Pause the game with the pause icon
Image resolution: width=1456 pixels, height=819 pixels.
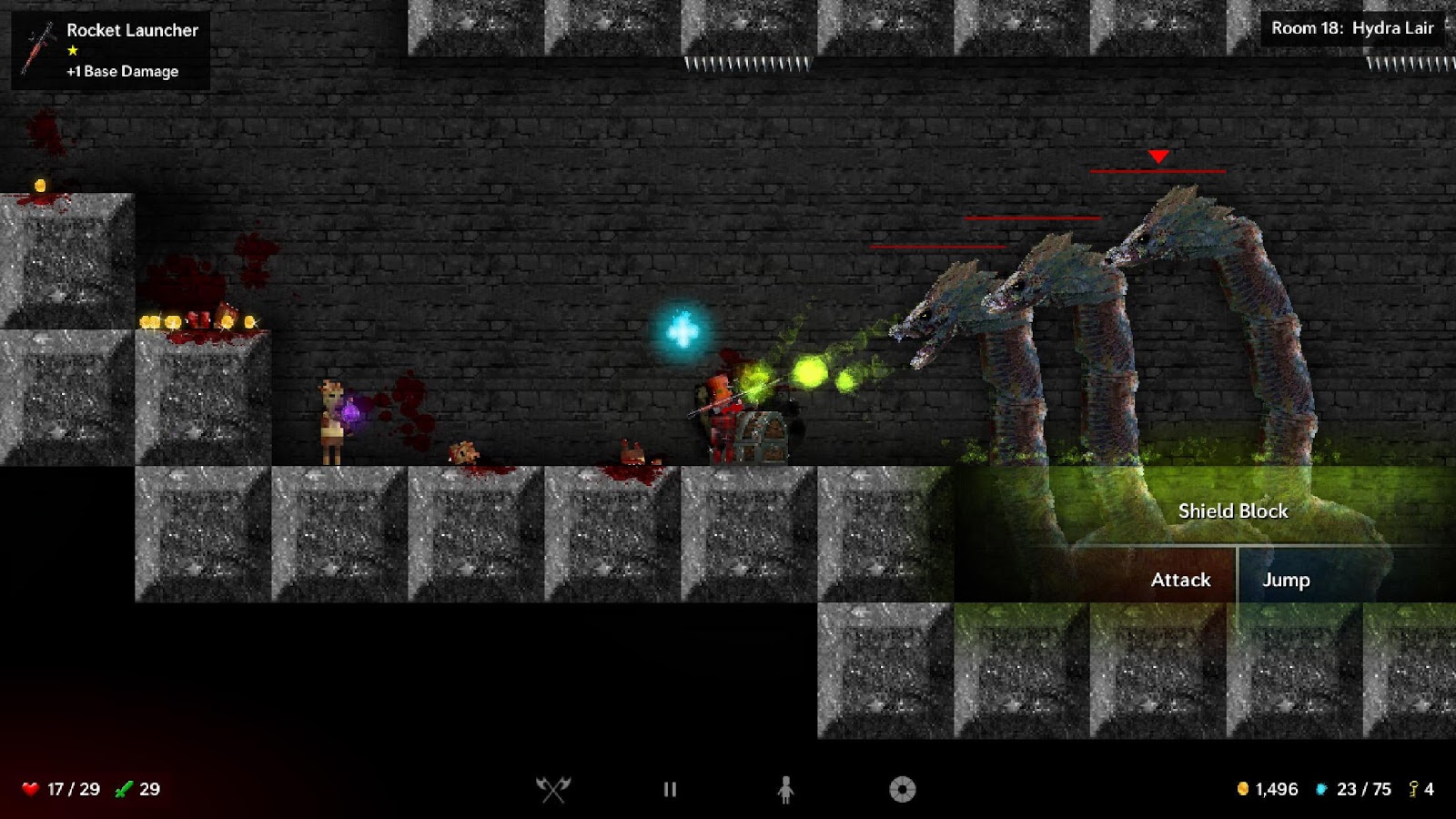pyautogui.click(x=670, y=789)
